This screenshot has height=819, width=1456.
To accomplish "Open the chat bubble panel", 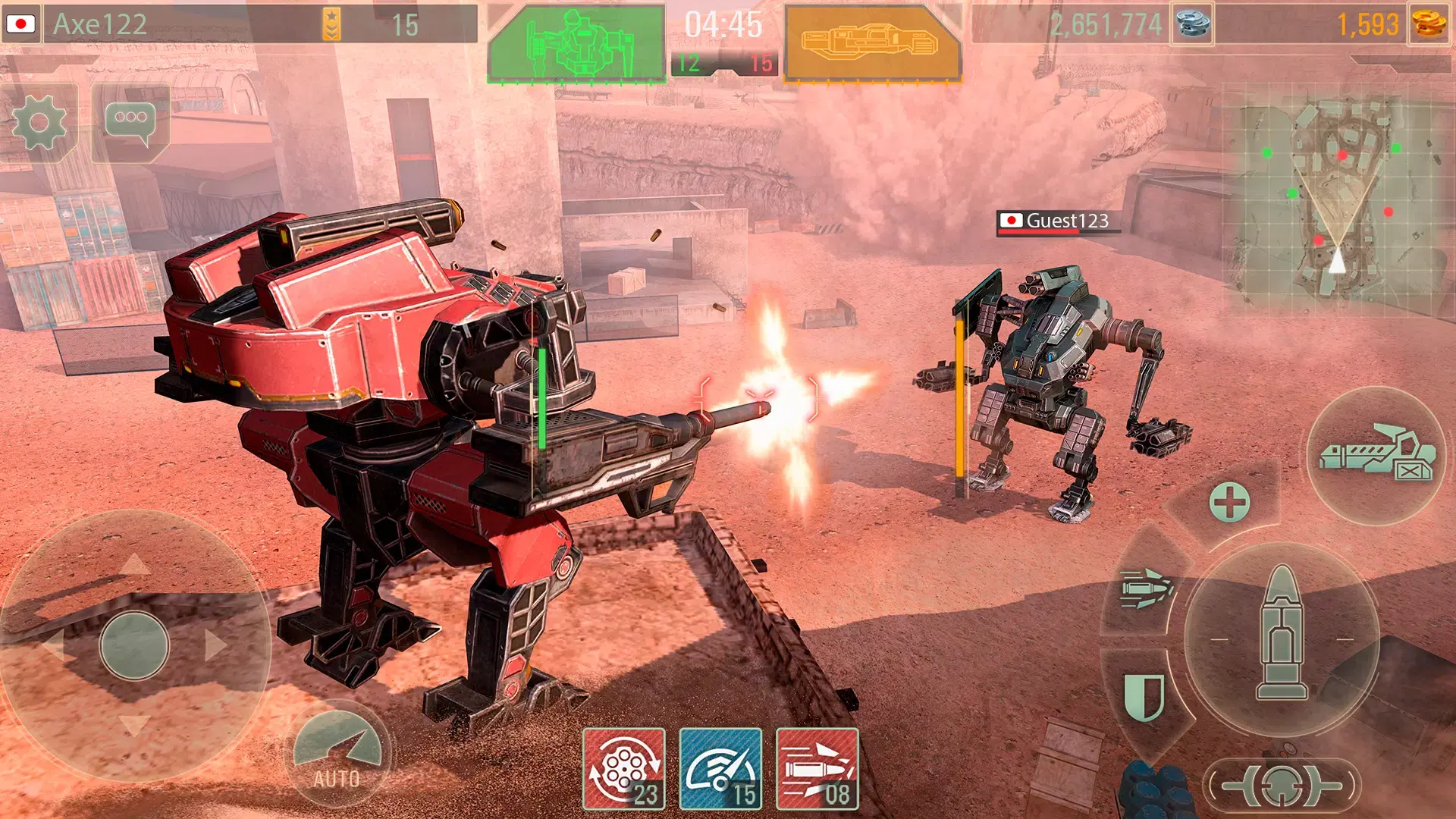I will click(x=130, y=123).
